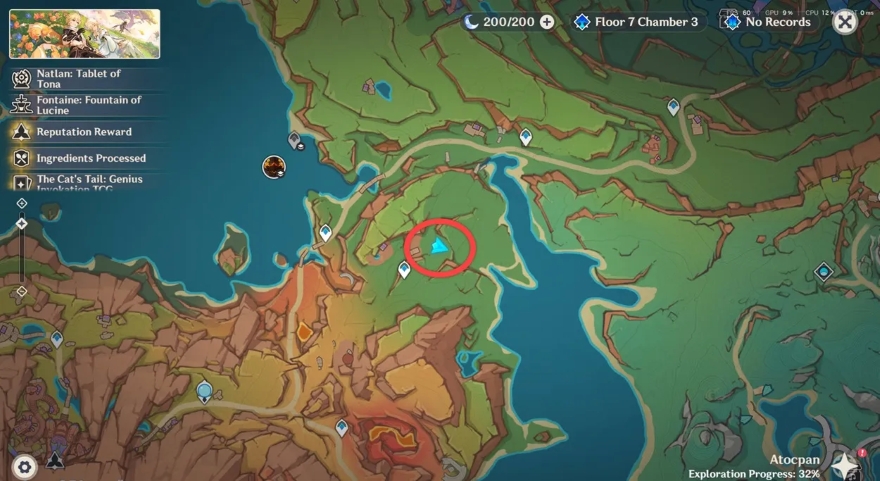This screenshot has width=880, height=481.
Task: Click the custom pin icon beside the gear
Action: [x=55, y=462]
